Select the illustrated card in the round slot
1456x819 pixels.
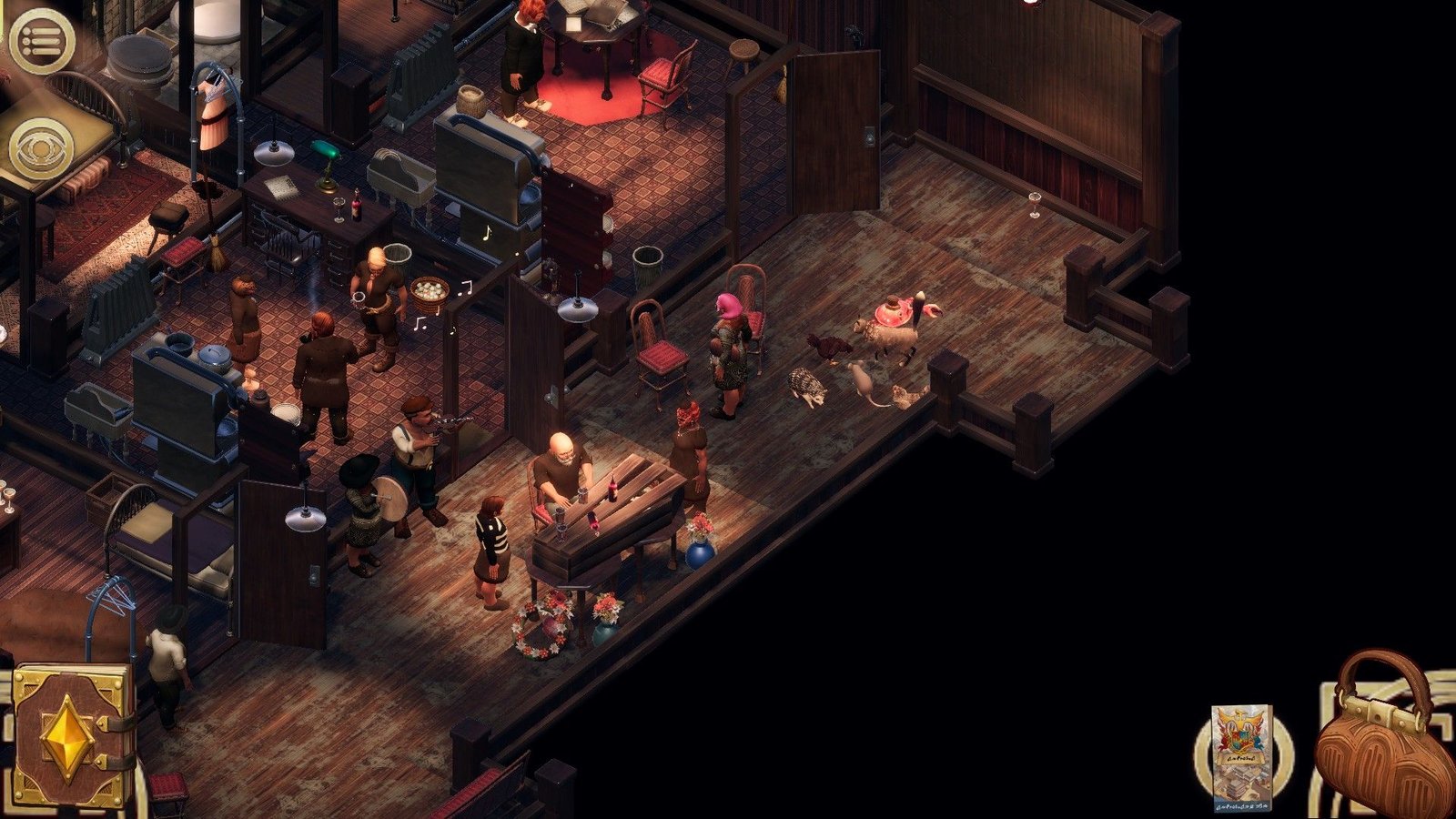point(1240,755)
